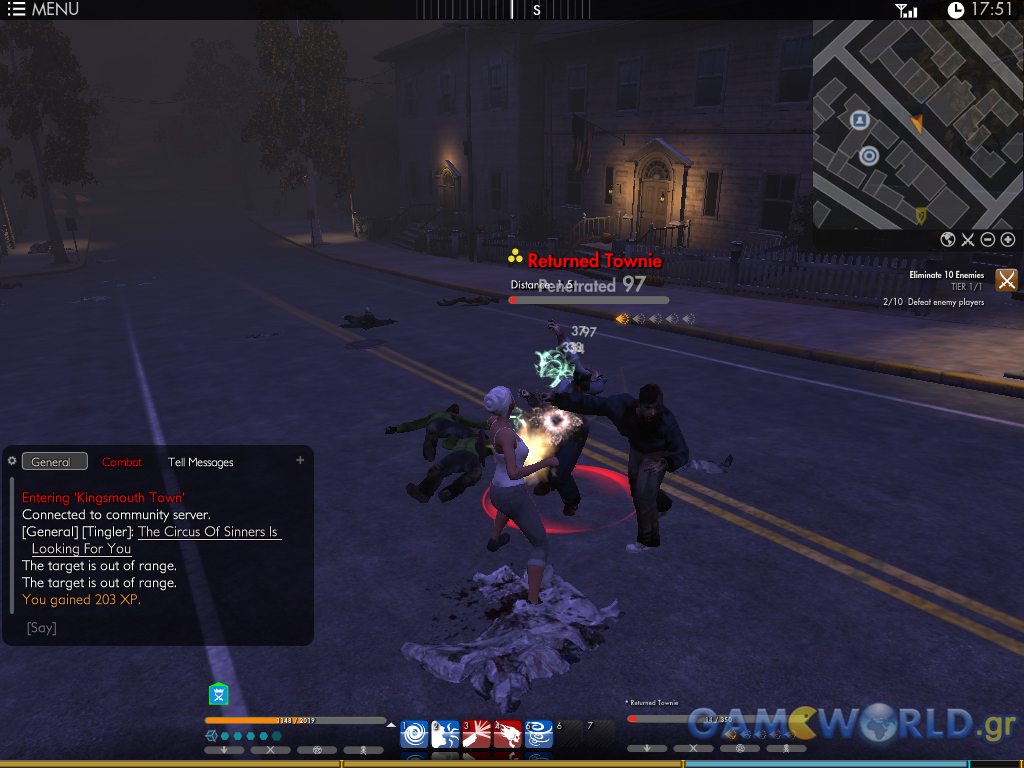Click the Eliminate 10 Enemies mission icon
Viewport: 1024px width, 768px height.
(1006, 280)
